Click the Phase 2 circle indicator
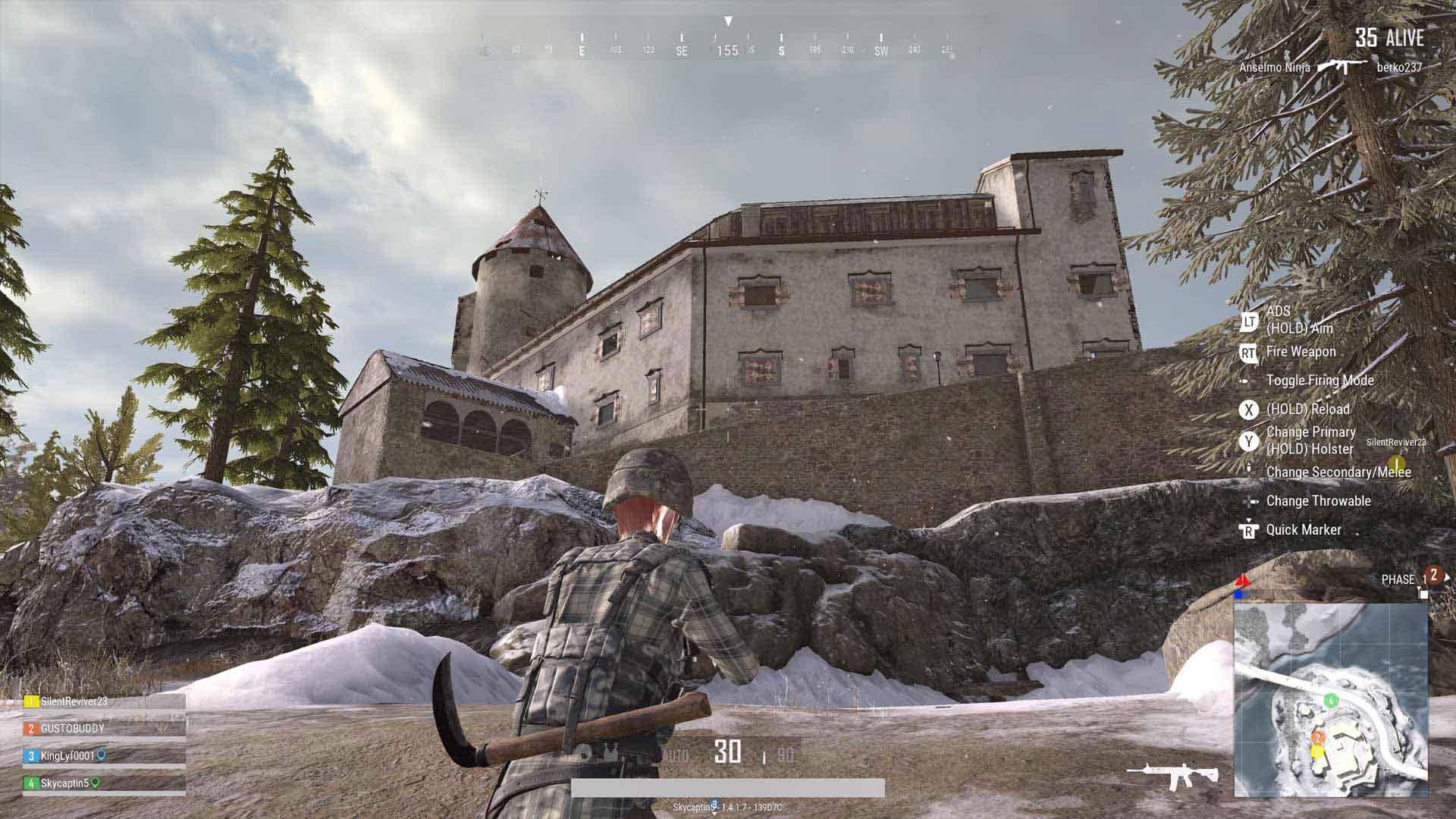This screenshot has height=819, width=1456. [1433, 576]
